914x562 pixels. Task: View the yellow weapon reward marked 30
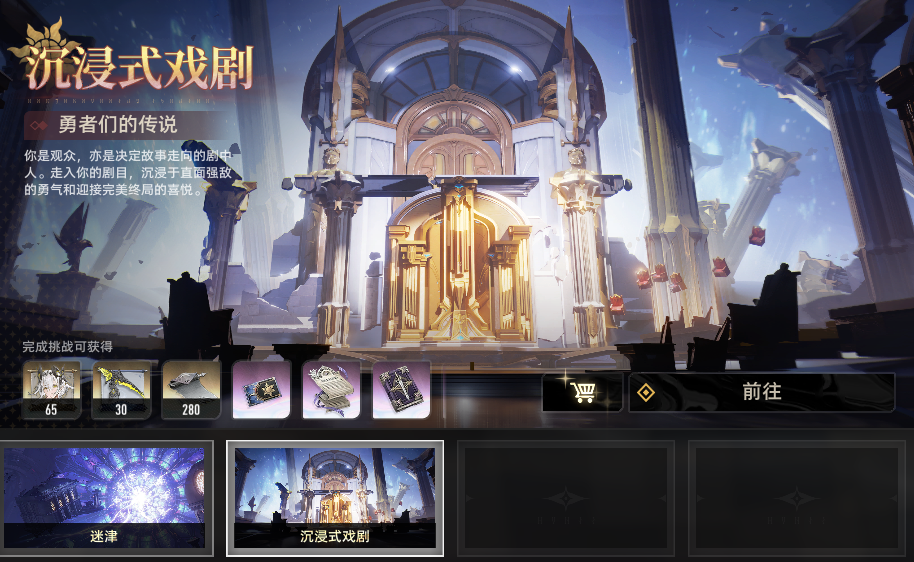click(121, 389)
